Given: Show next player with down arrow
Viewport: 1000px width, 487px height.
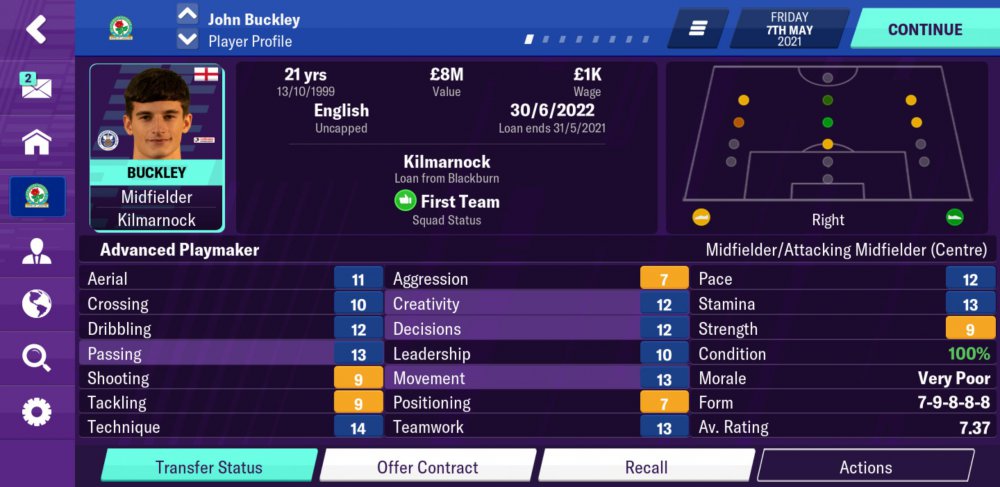Looking at the screenshot, I should 187,40.
